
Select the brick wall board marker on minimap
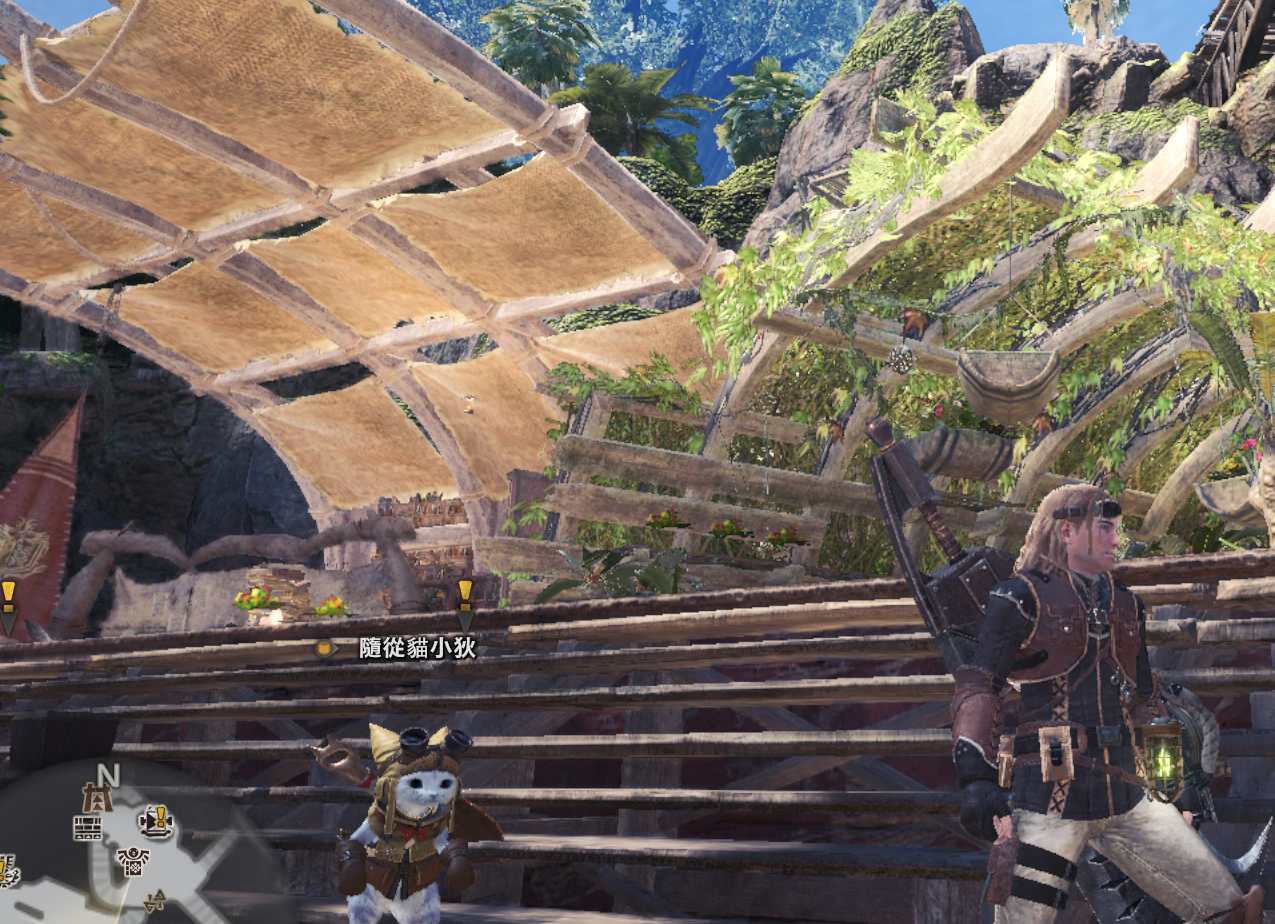(87, 827)
